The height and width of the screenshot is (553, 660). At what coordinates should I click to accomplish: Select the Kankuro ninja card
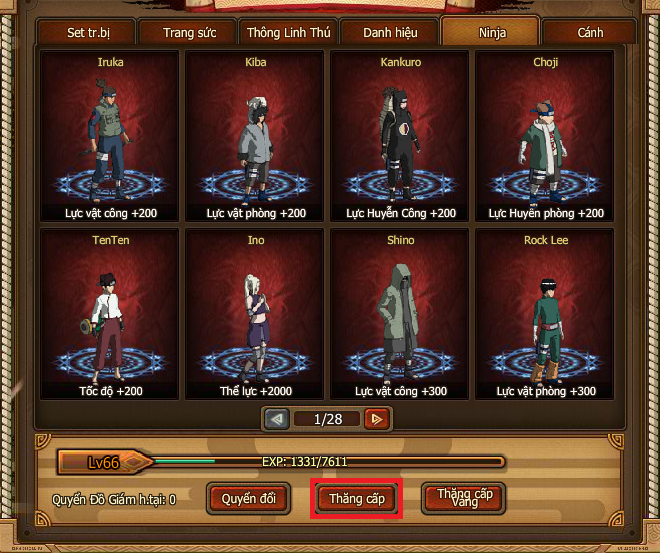coord(401,137)
